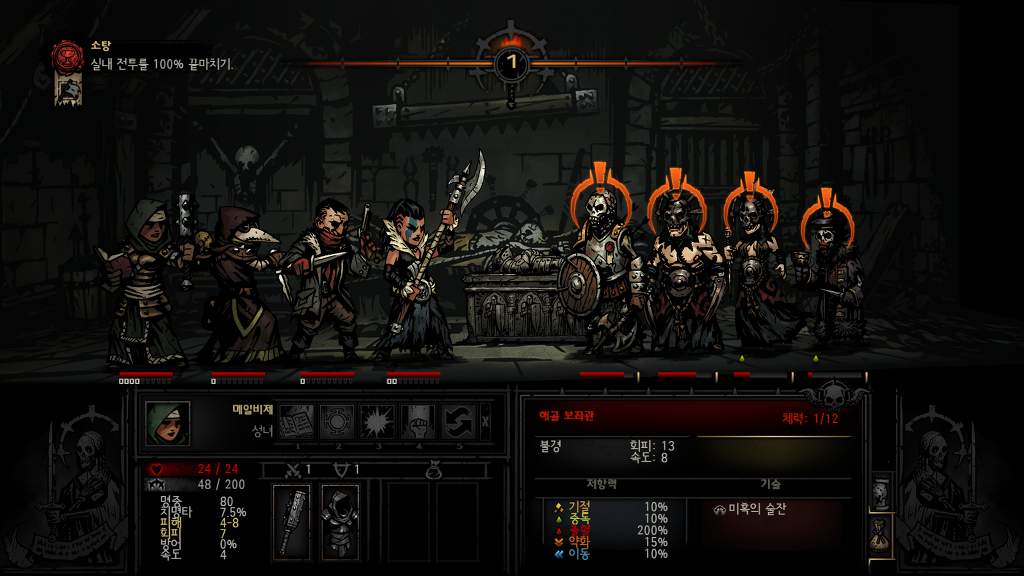Inspect the equipped hooded armor slot
Screen dimensions: 1024x576
[338, 521]
